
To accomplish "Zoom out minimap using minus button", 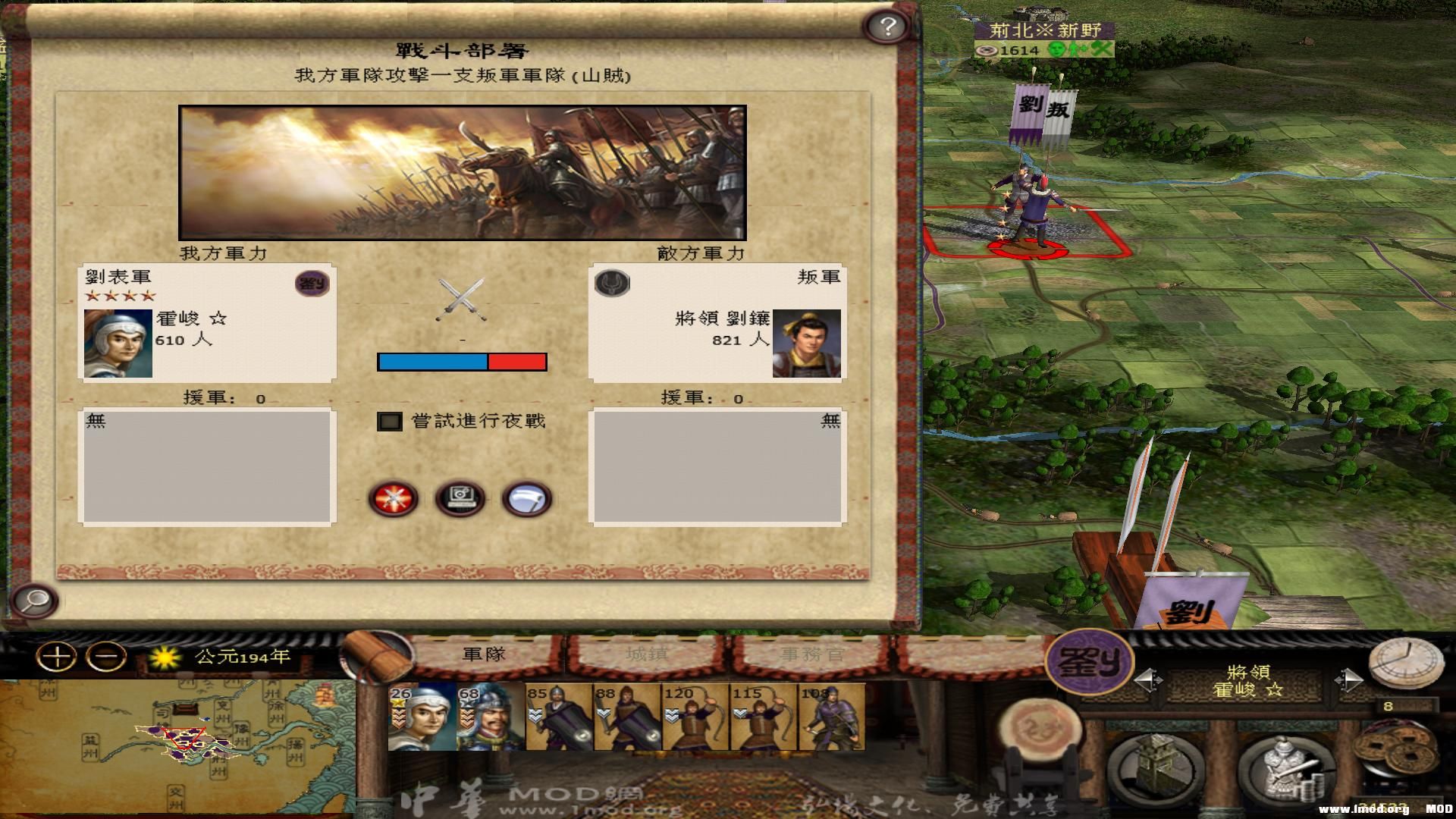I will click(106, 655).
